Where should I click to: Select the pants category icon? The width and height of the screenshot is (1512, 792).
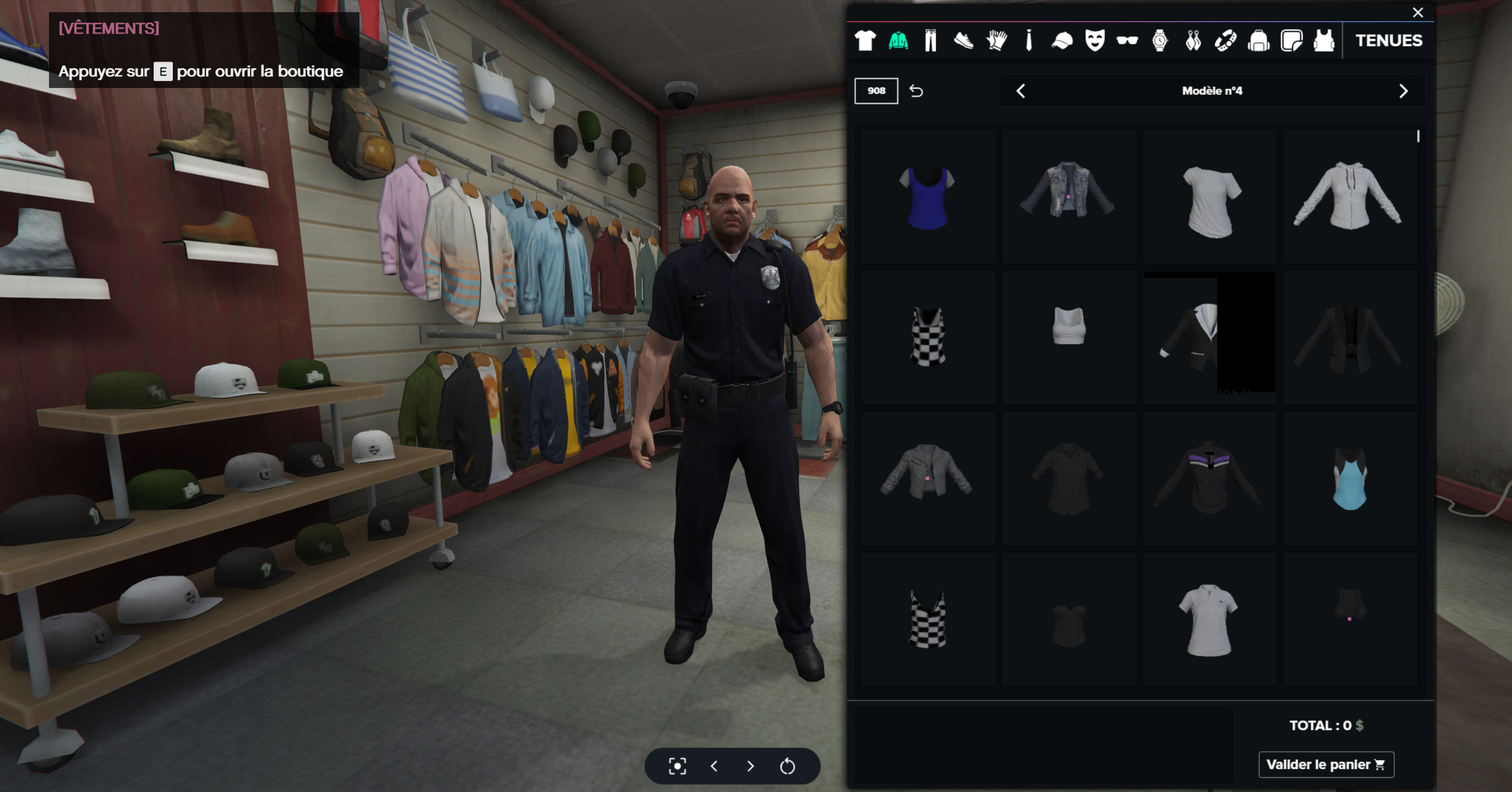930,41
